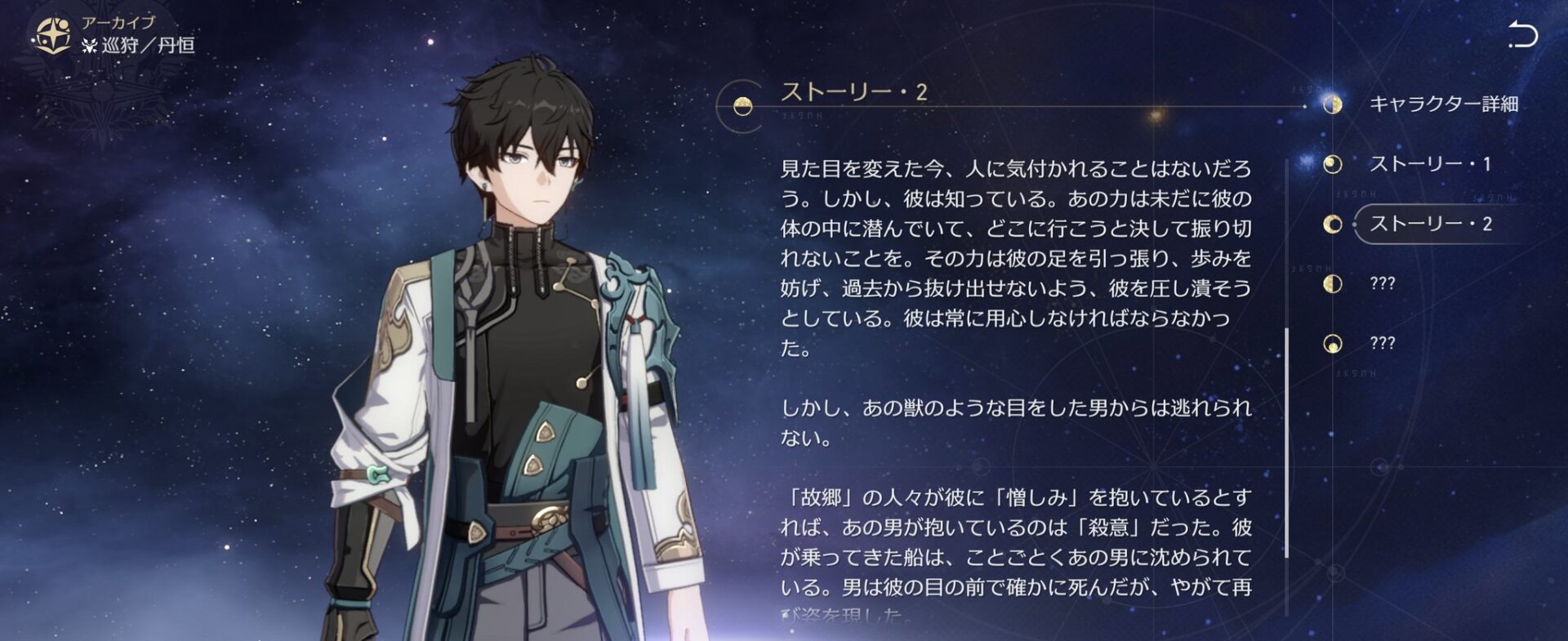Open the キャラクター詳細 tab

point(1443,105)
